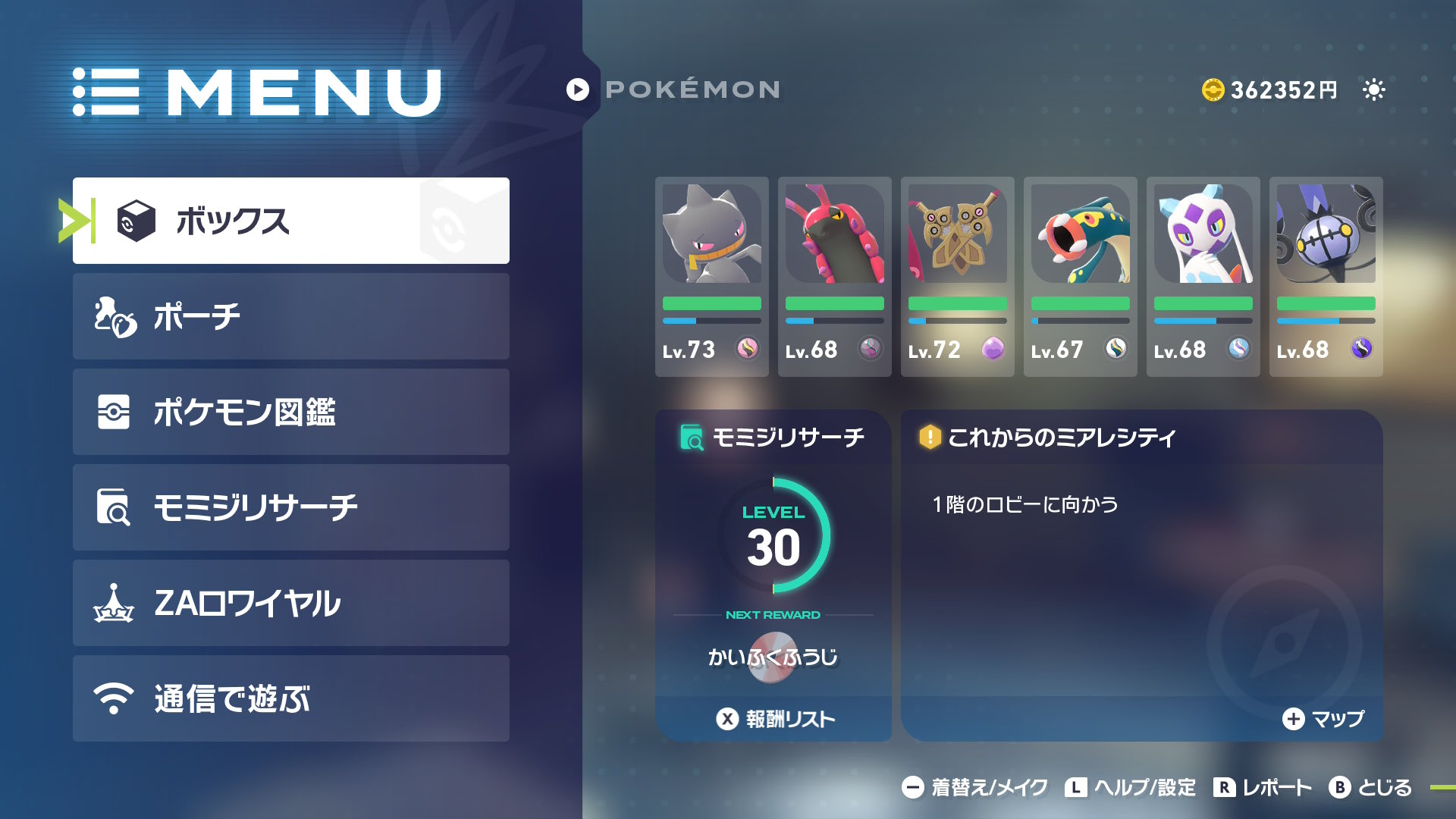1456x819 pixels.
Task: Select the ポーチ bag menu
Action: pyautogui.click(x=290, y=316)
